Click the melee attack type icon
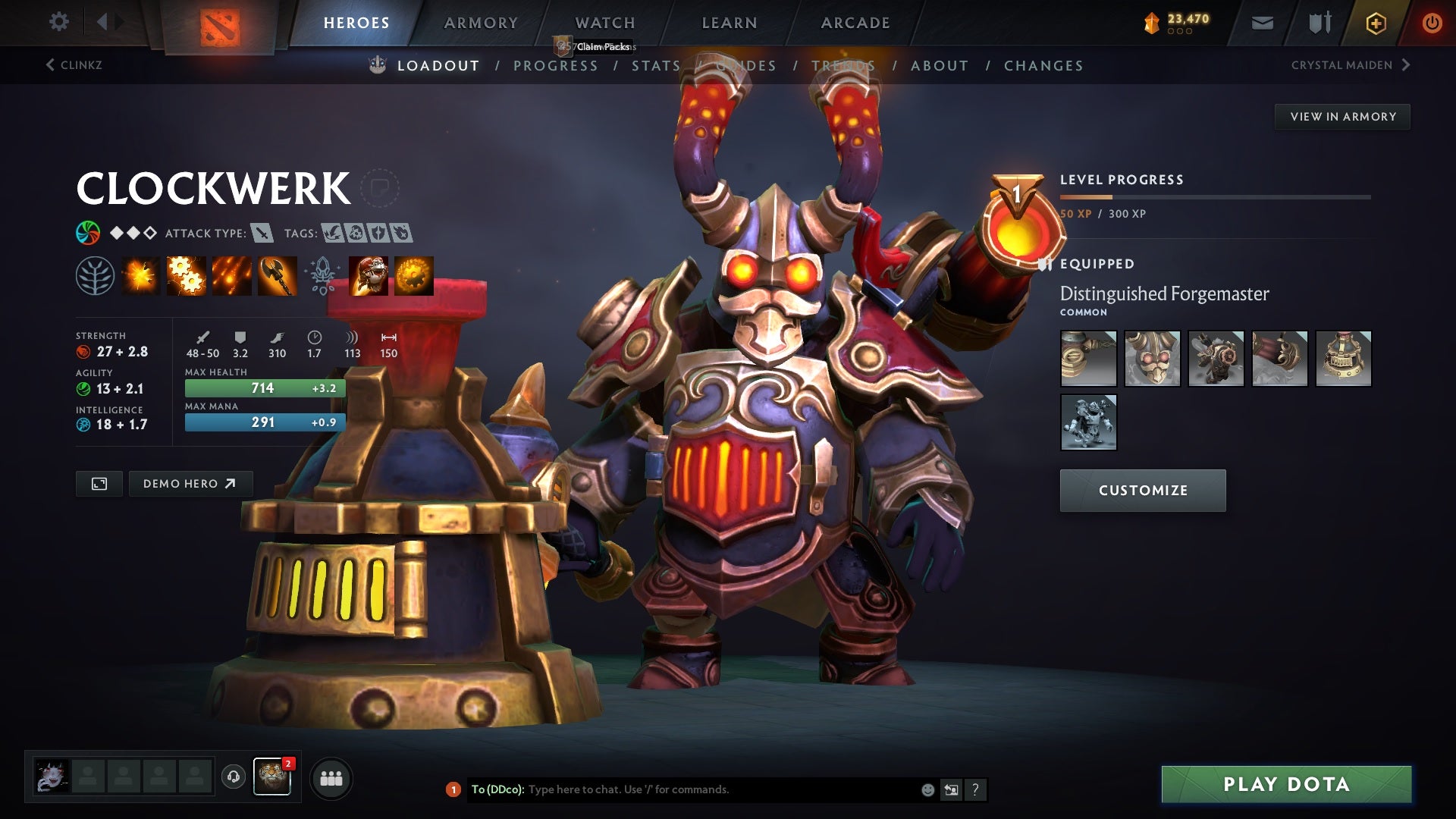 262,234
